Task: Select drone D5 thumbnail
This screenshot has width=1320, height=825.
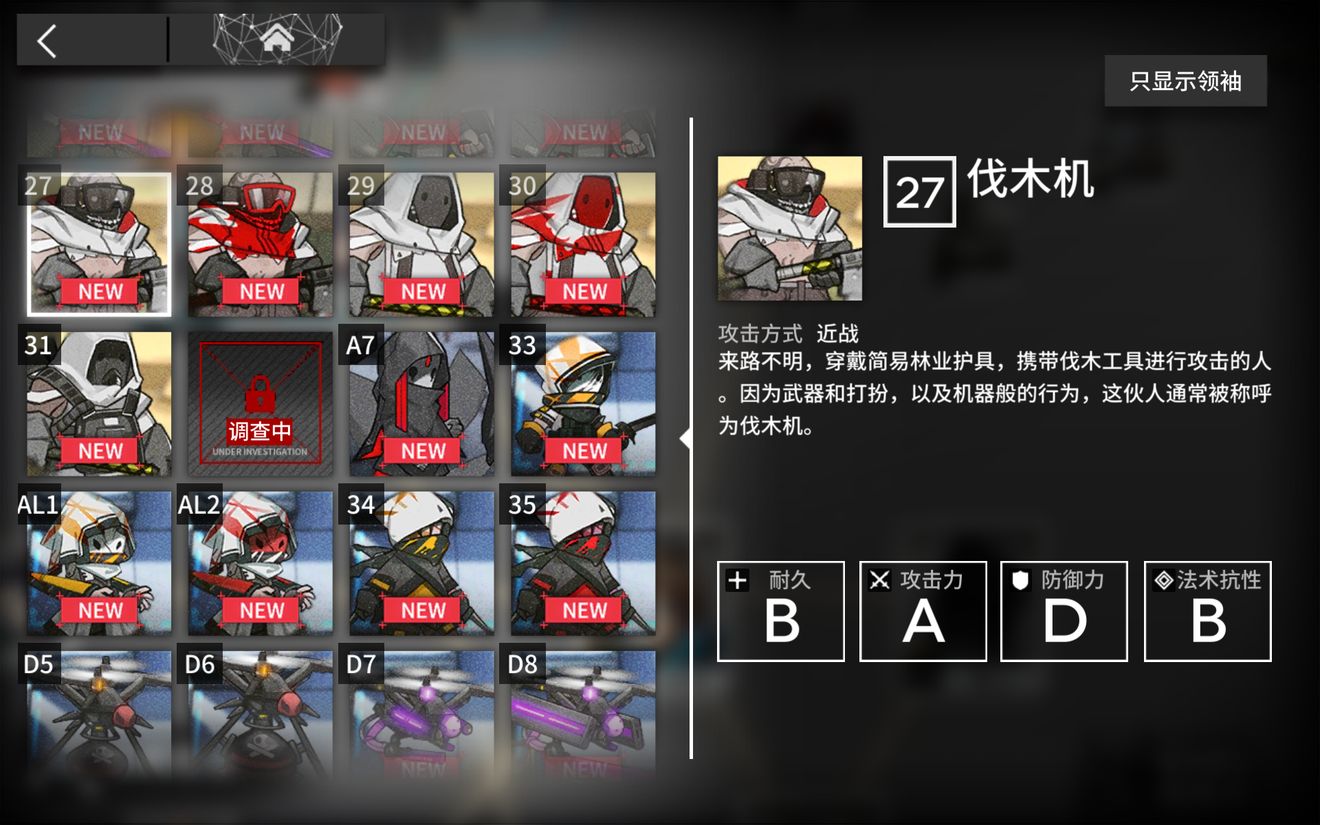Action: pyautogui.click(x=97, y=715)
